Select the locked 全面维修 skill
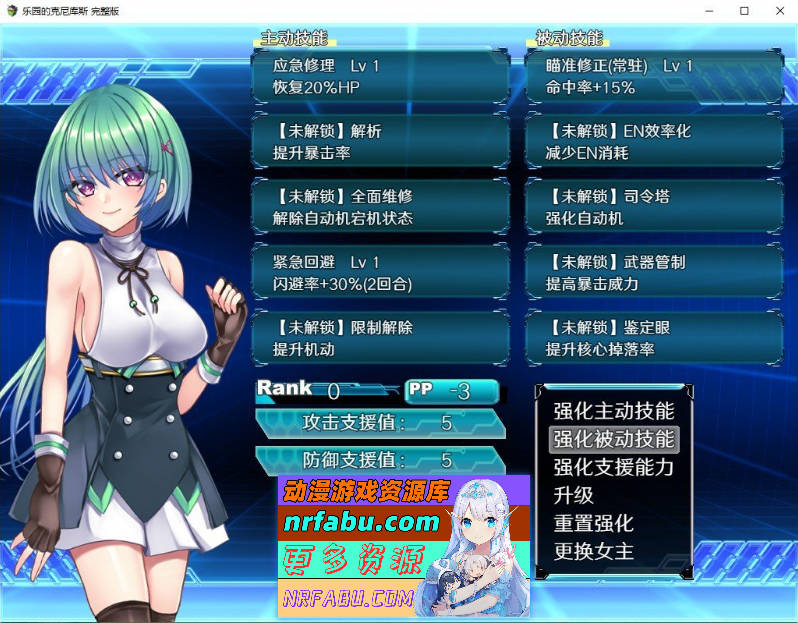The image size is (798, 623). click(x=380, y=207)
